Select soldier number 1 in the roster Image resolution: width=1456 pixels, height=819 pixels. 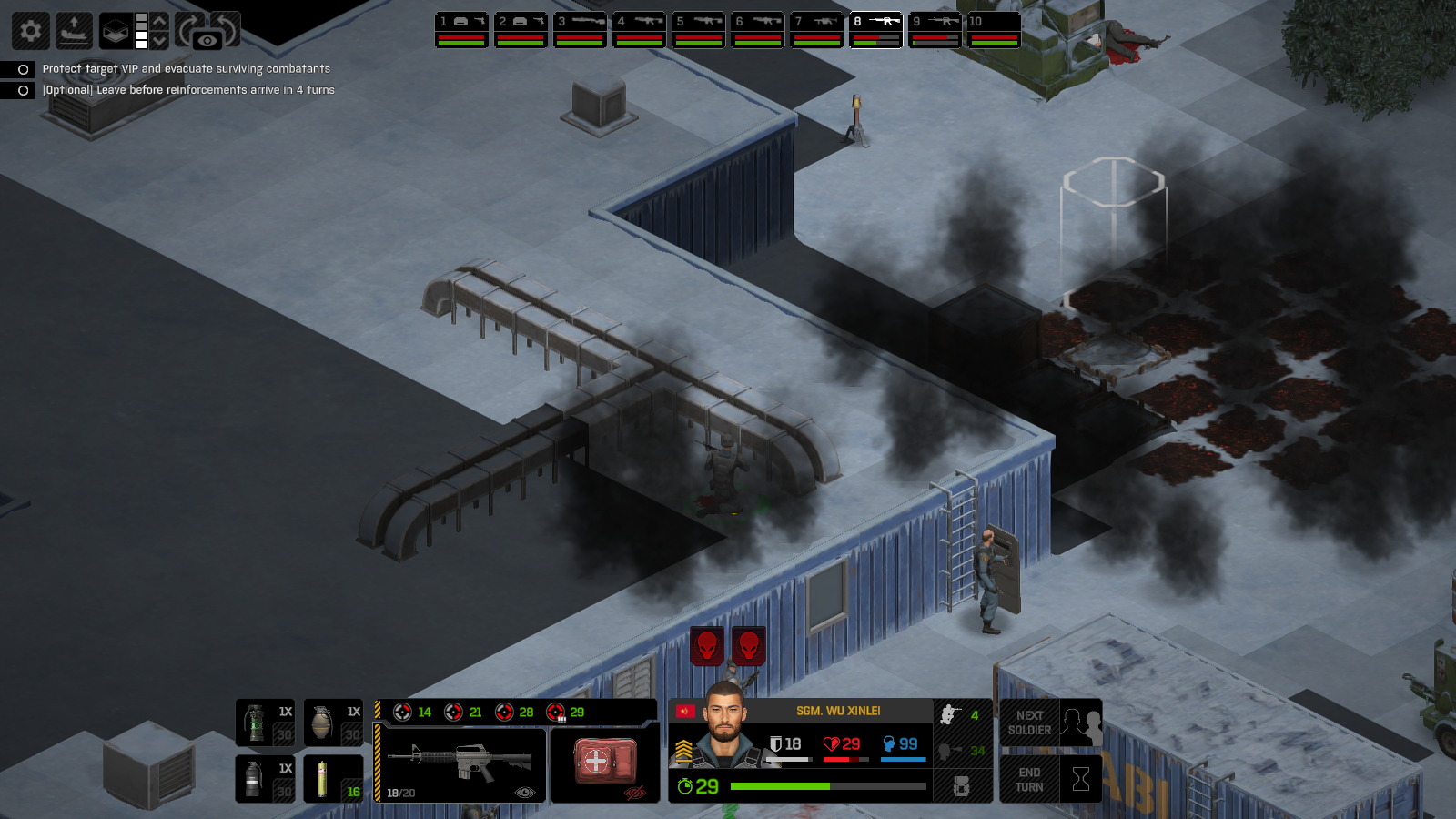click(461, 29)
